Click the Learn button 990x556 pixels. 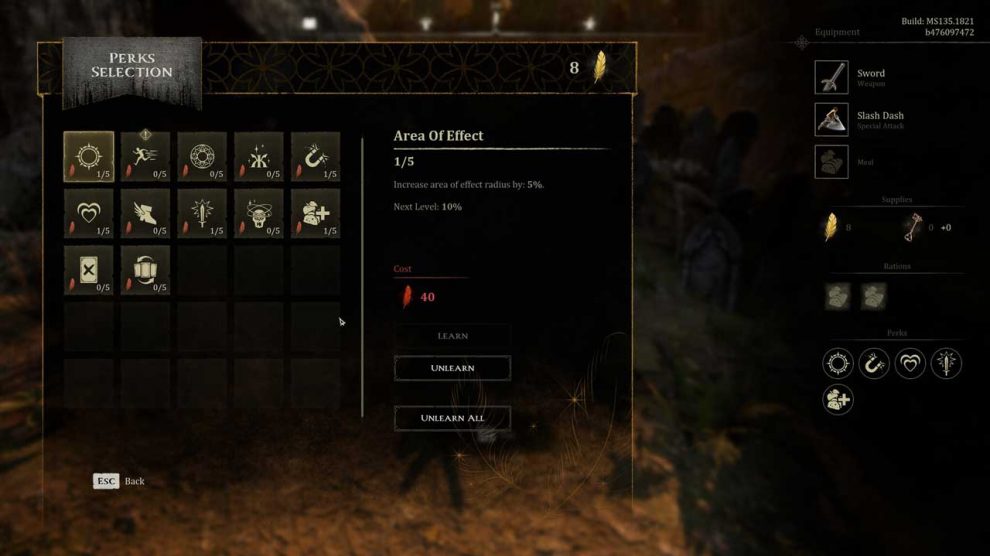(x=452, y=336)
